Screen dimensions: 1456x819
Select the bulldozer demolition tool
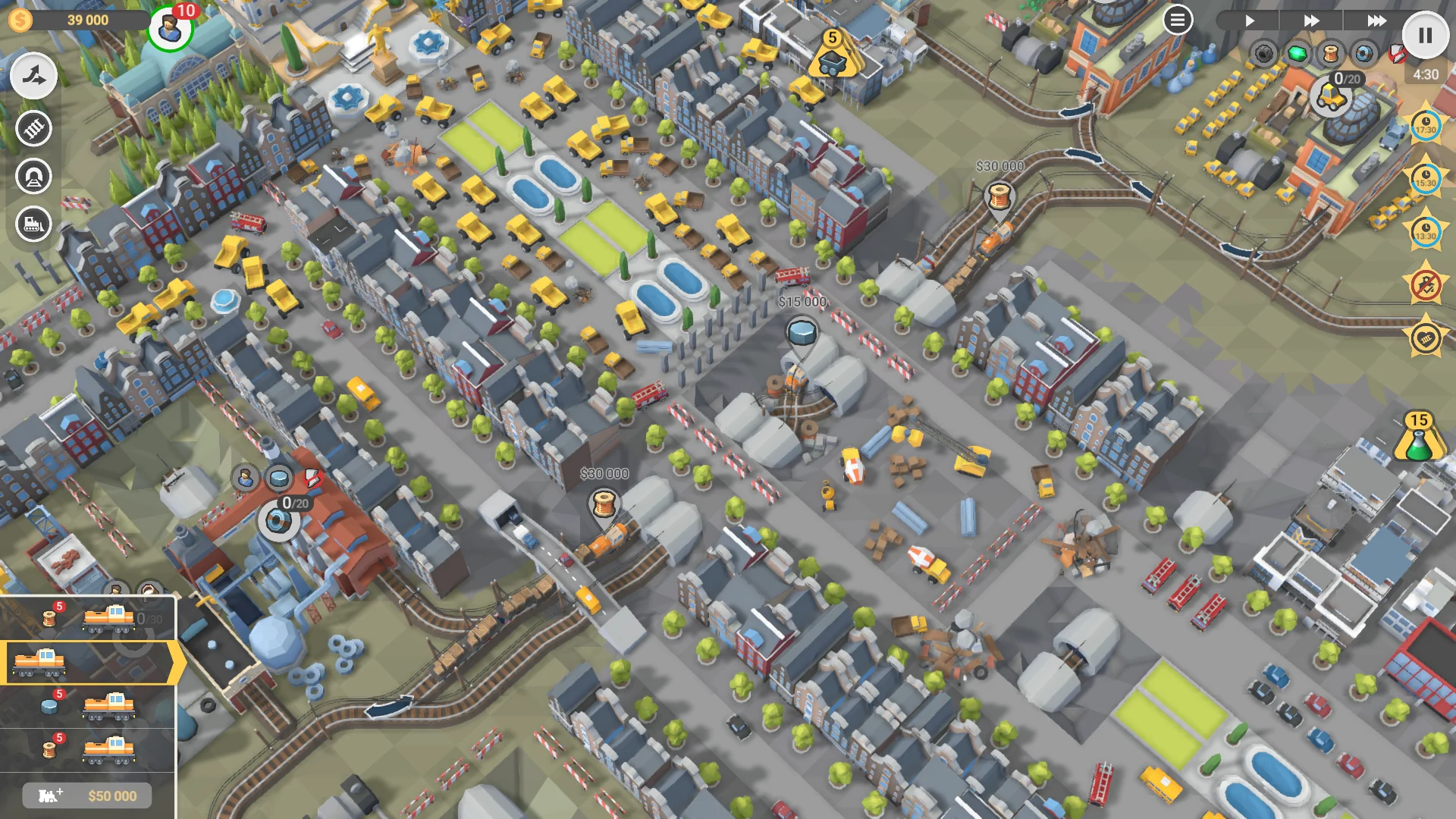coord(32,225)
